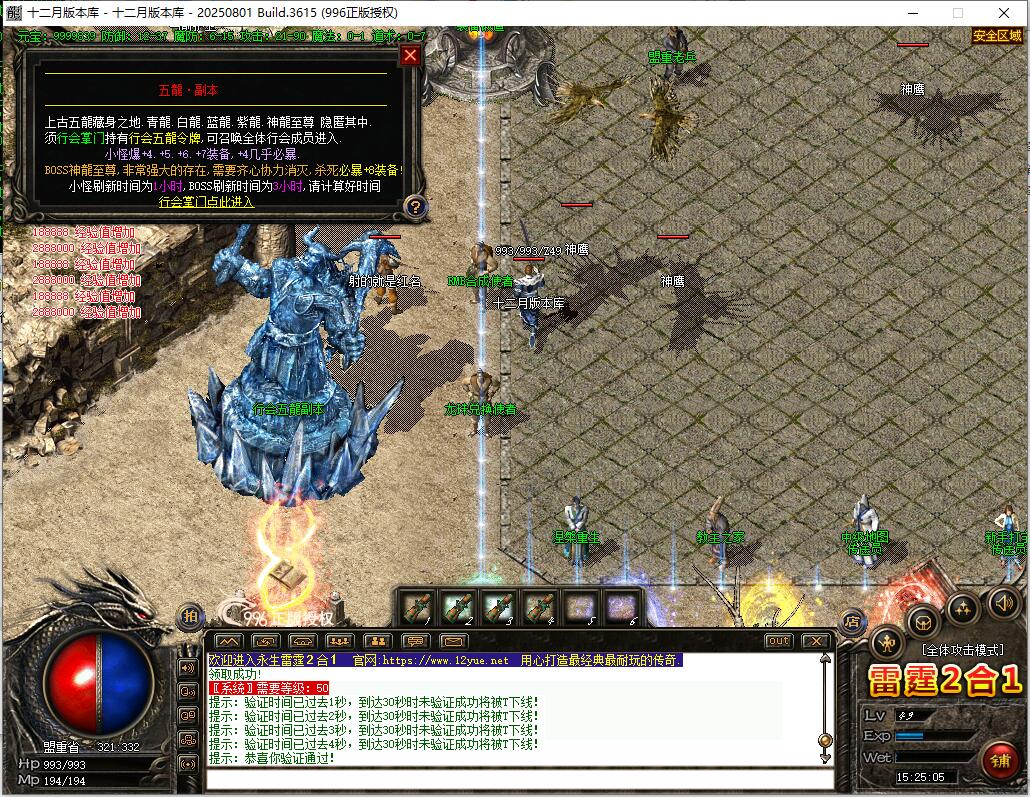Open the character figure round button
The image size is (1030, 797).
click(x=886, y=641)
